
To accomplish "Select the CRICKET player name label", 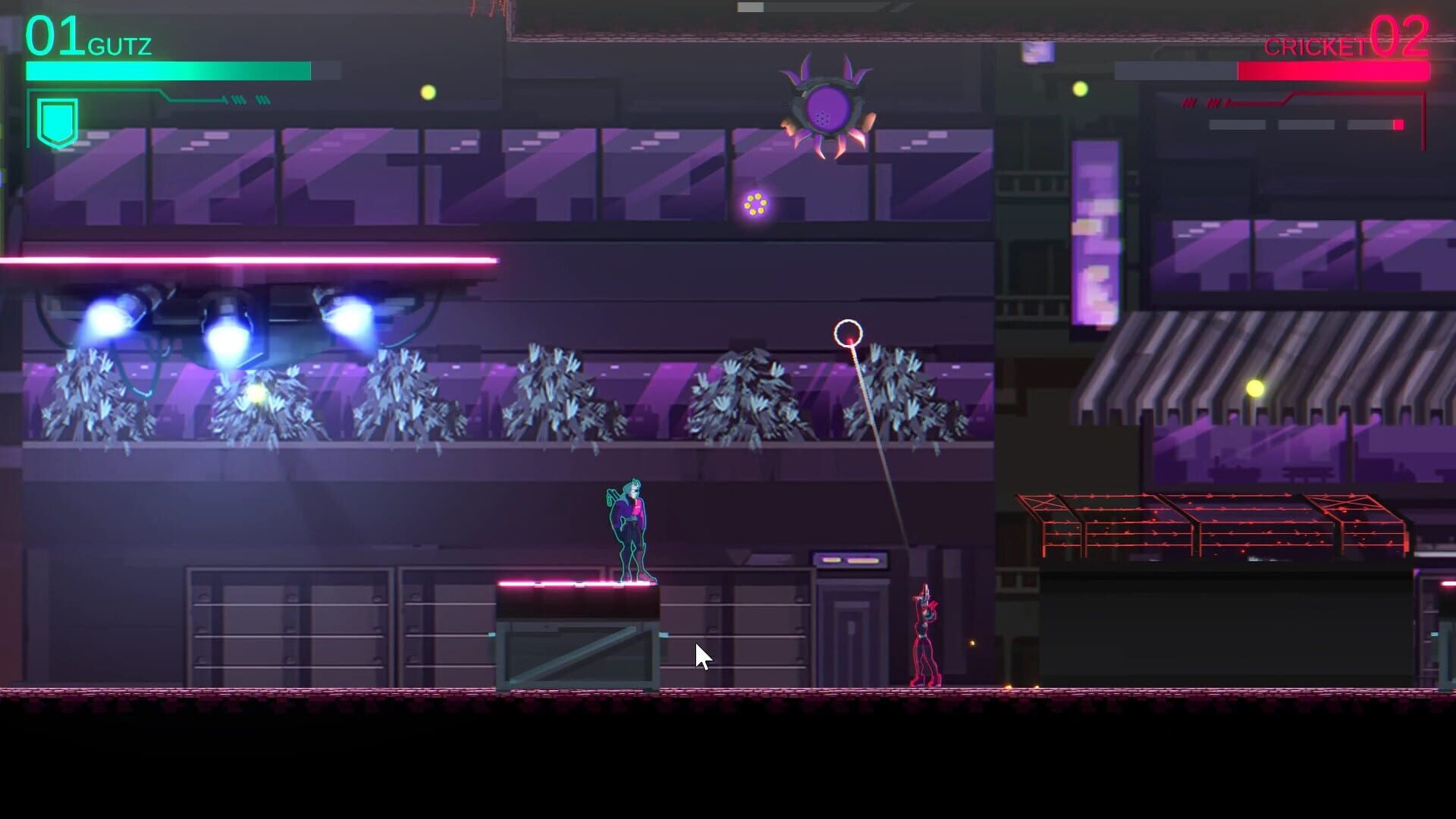I will pyautogui.click(x=1318, y=47).
